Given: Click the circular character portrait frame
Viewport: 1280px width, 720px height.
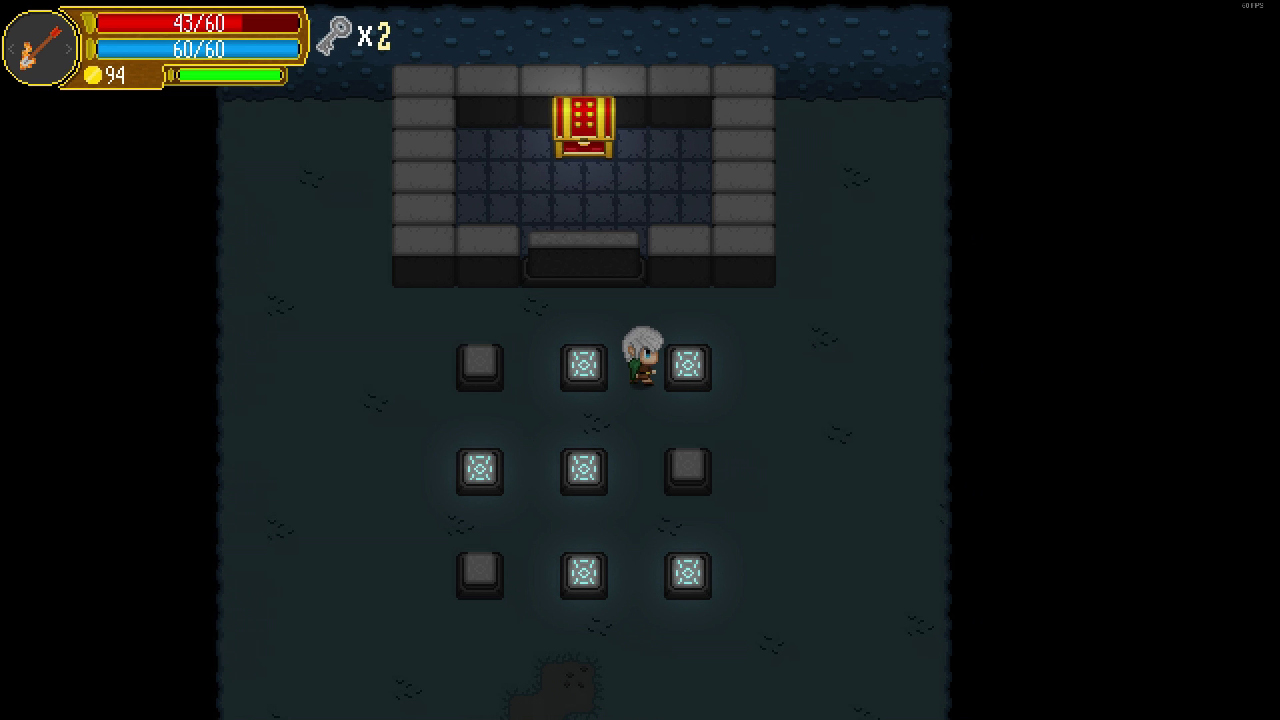Looking at the screenshot, I should point(40,47).
